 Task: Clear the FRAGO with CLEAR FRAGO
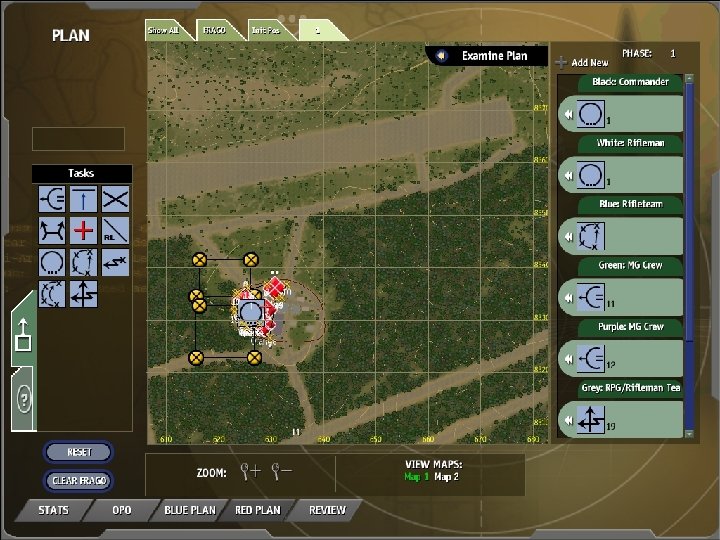(x=79, y=481)
